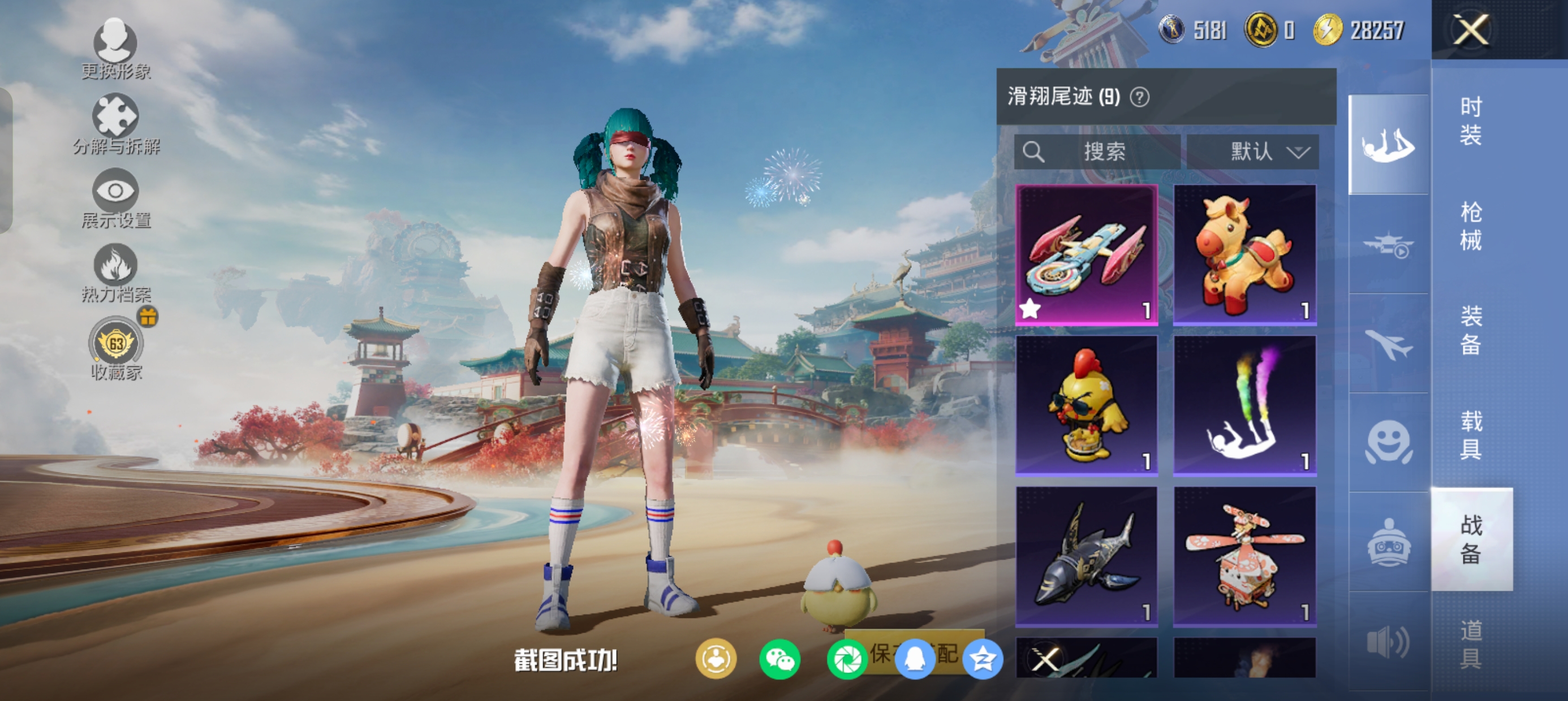Image resolution: width=1568 pixels, height=701 pixels.
Task: Choose the black shark glide trail
Action: [1087, 556]
